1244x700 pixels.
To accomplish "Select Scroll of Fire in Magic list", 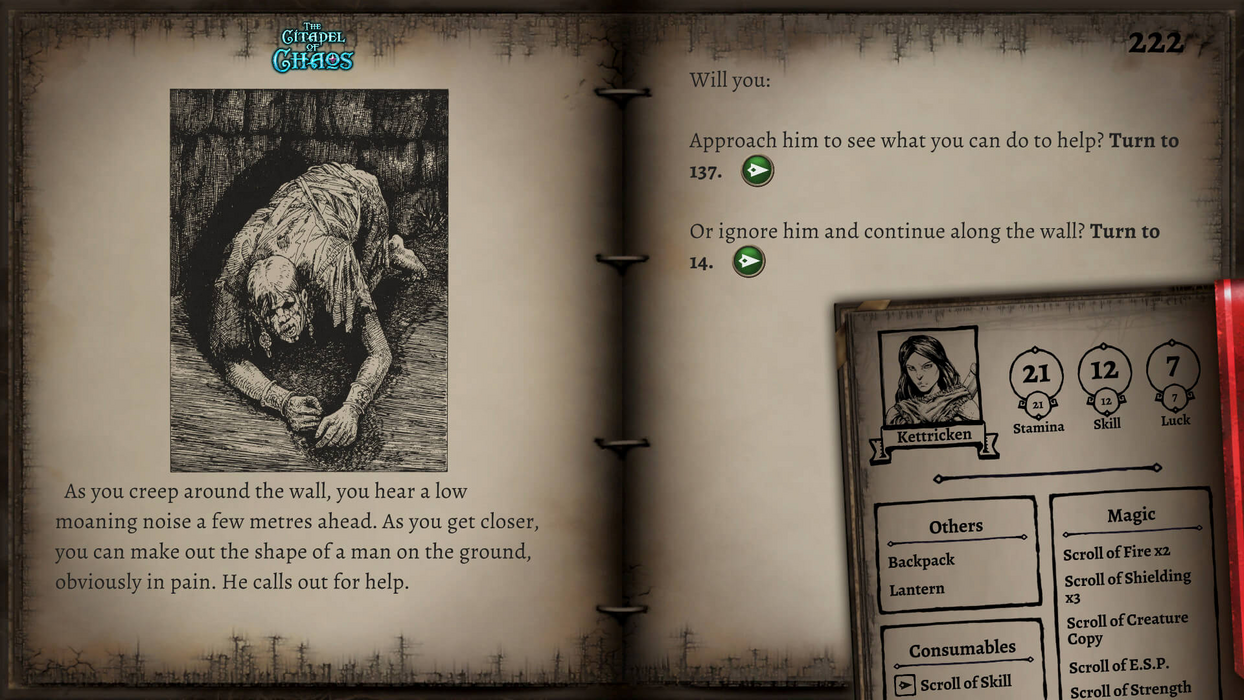I will click(x=1115, y=552).
